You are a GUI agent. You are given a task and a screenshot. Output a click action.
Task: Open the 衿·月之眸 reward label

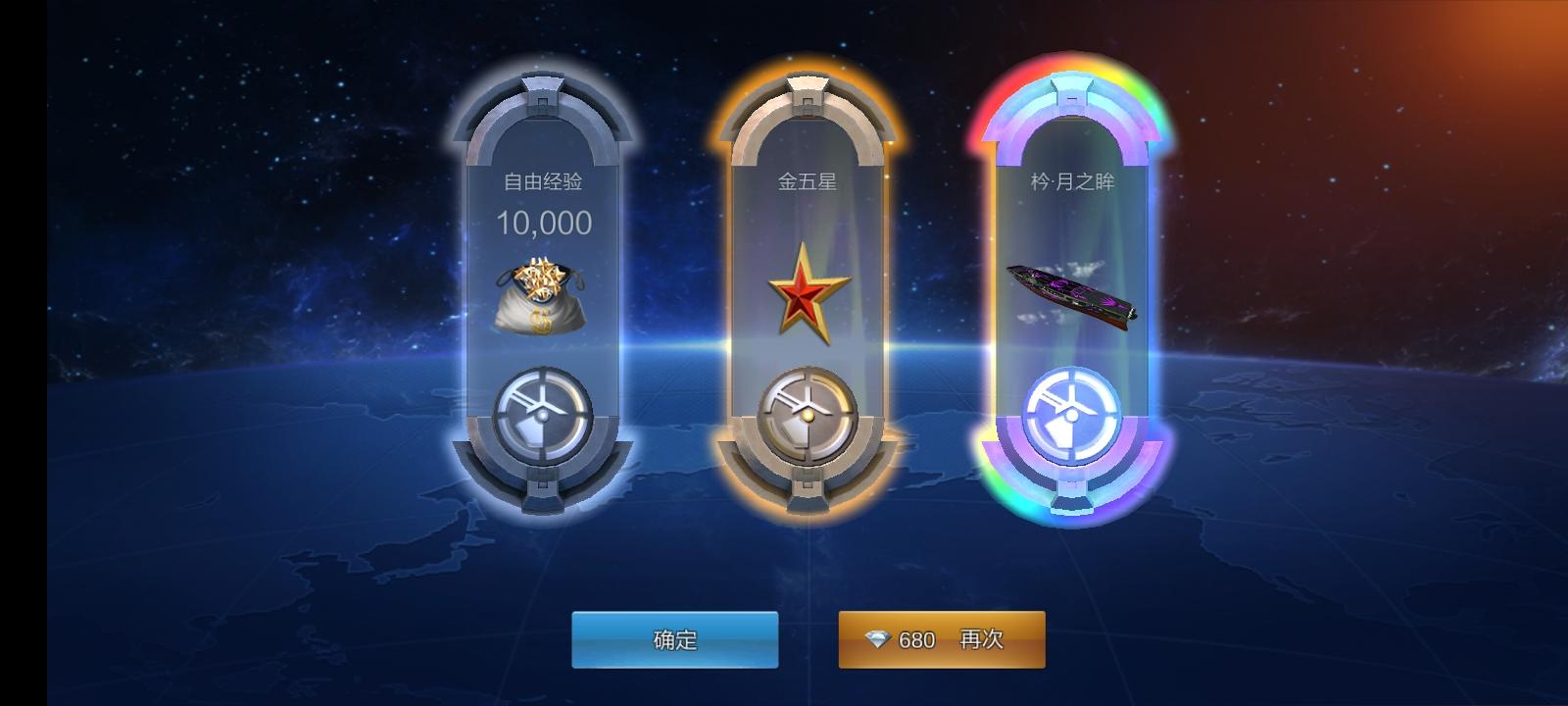pyautogui.click(x=1074, y=178)
